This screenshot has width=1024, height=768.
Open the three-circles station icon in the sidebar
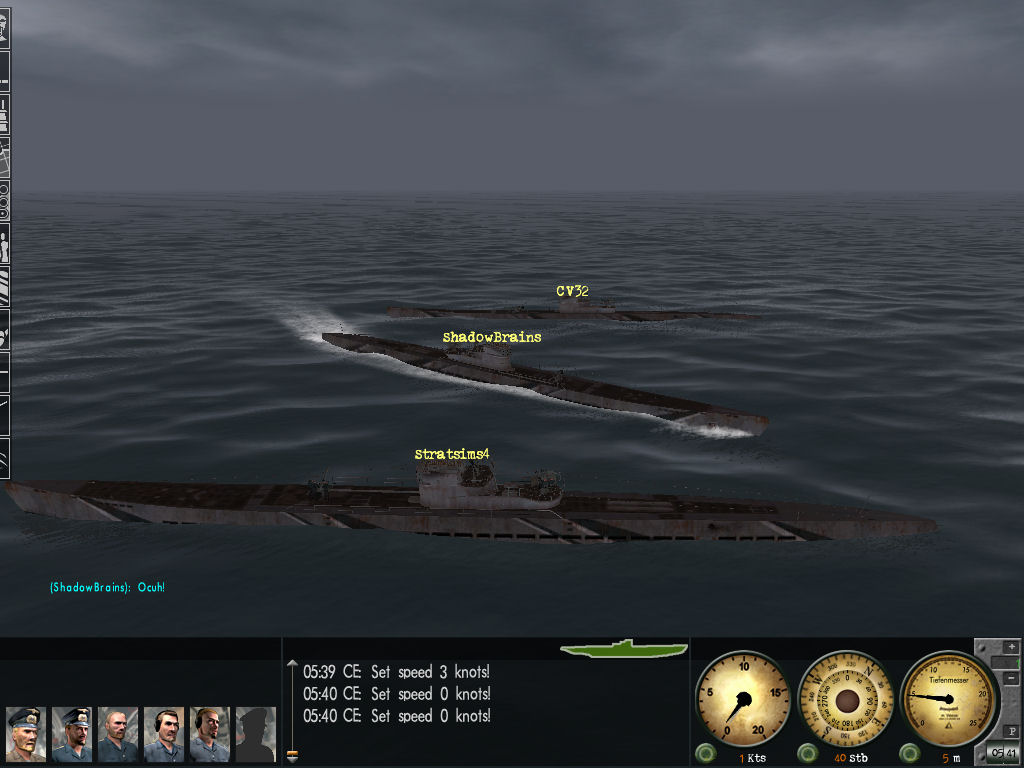click(4, 200)
